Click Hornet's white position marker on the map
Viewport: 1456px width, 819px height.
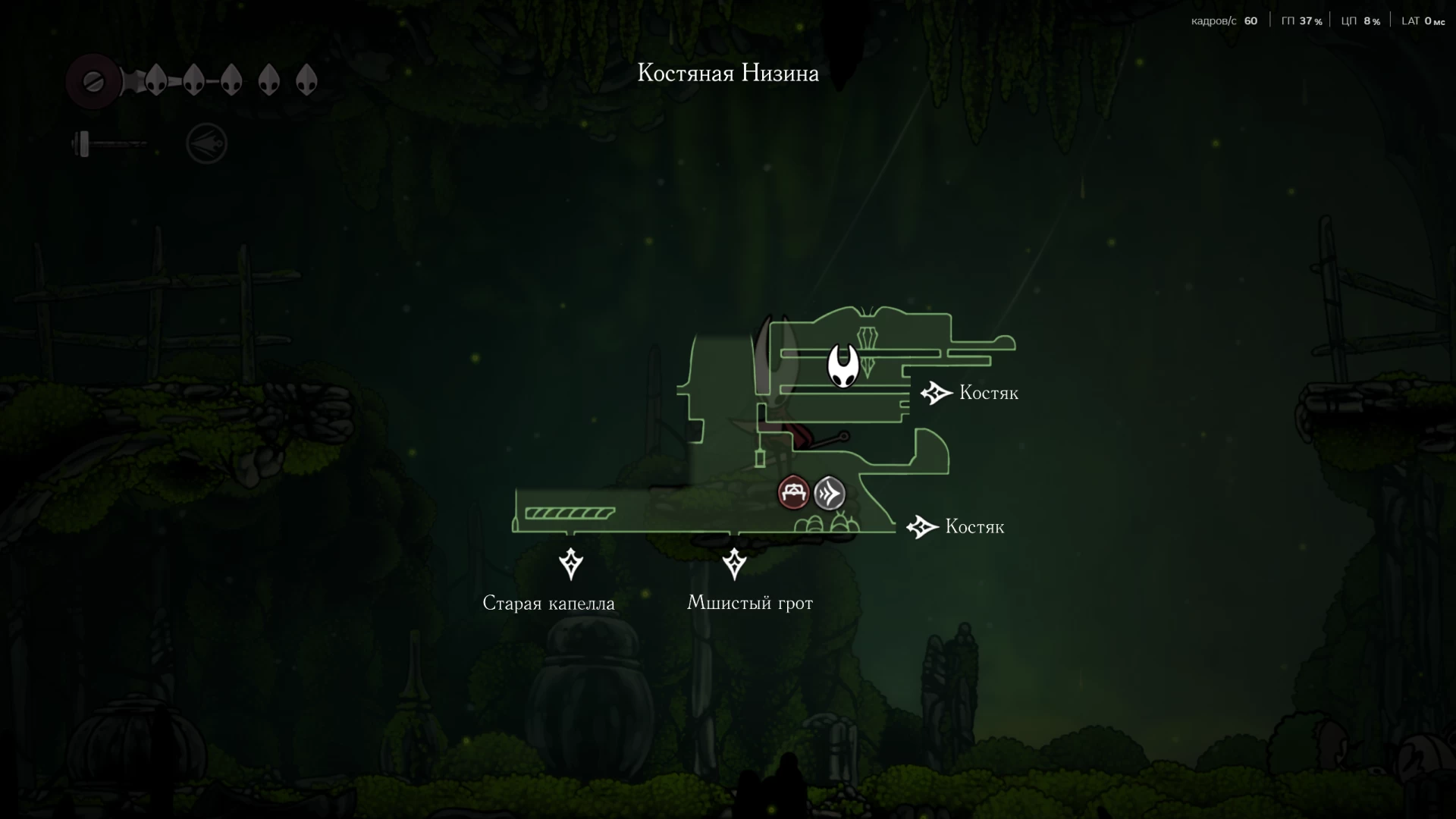[843, 366]
